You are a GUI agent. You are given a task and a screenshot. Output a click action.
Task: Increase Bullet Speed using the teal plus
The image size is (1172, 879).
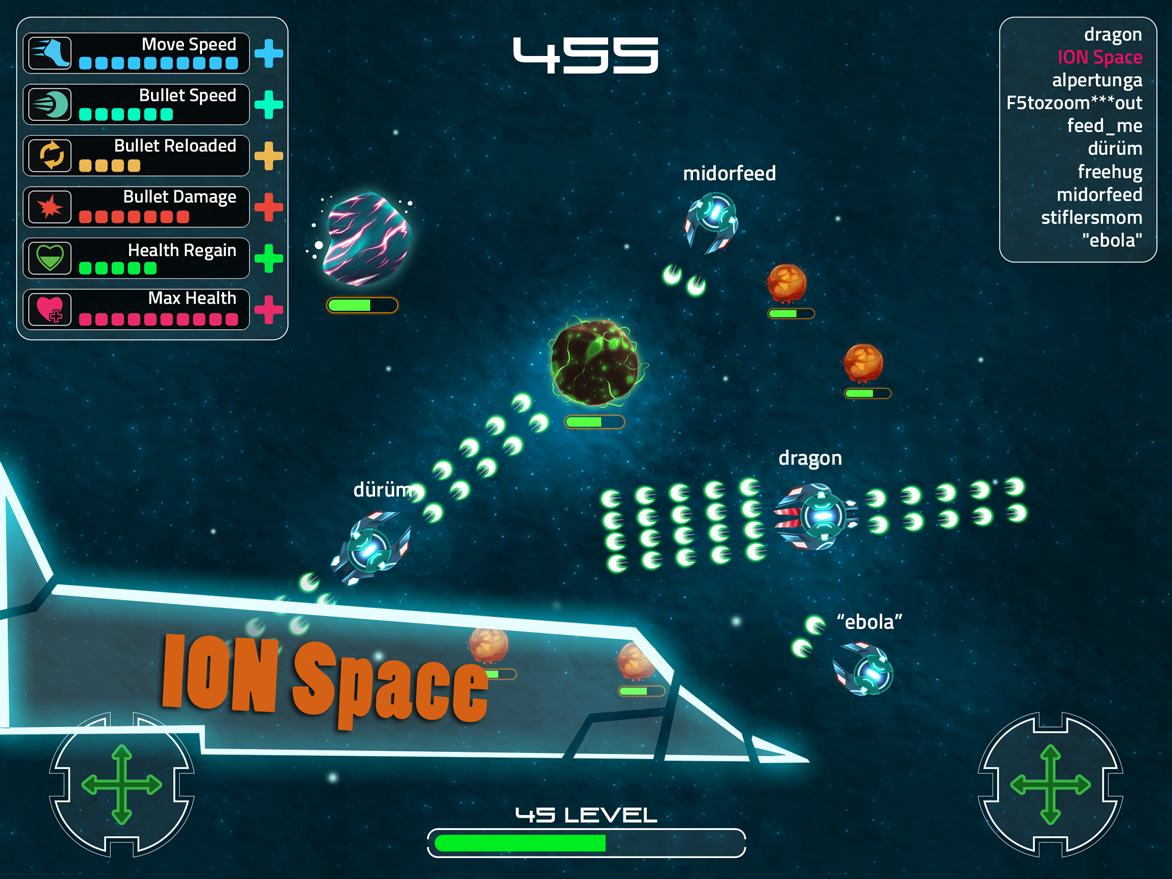268,104
